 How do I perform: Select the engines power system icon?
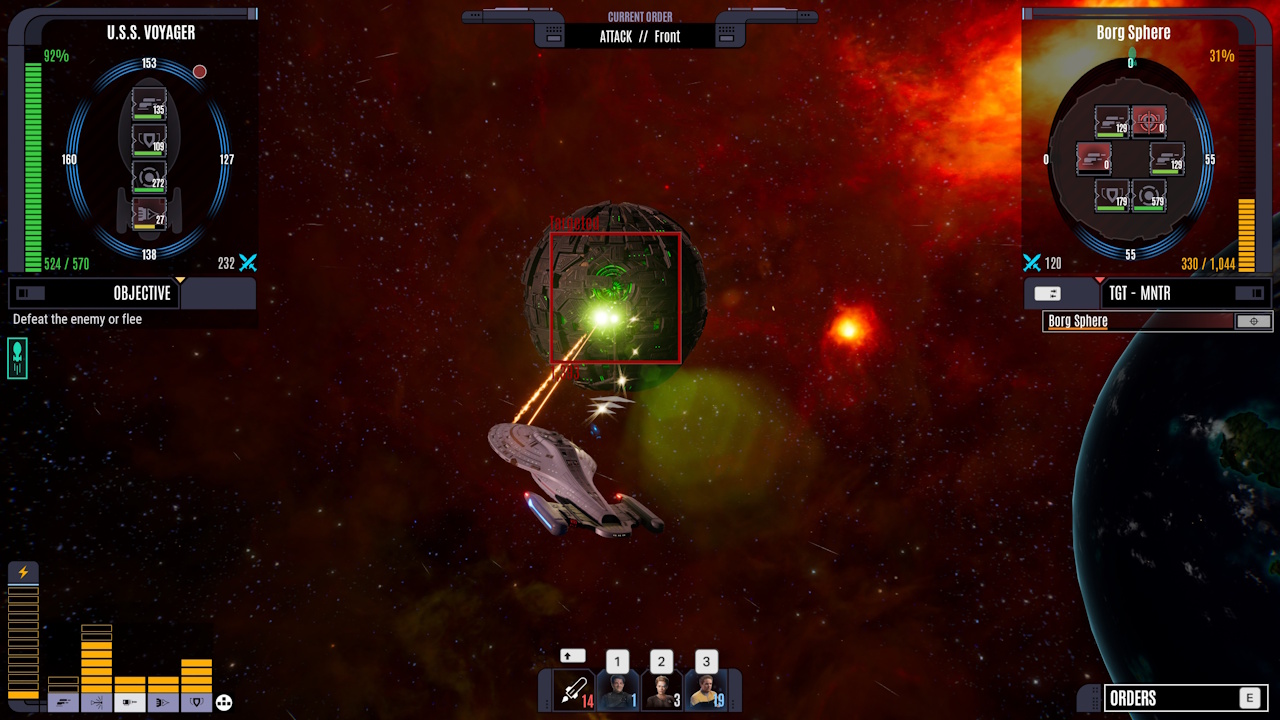163,703
